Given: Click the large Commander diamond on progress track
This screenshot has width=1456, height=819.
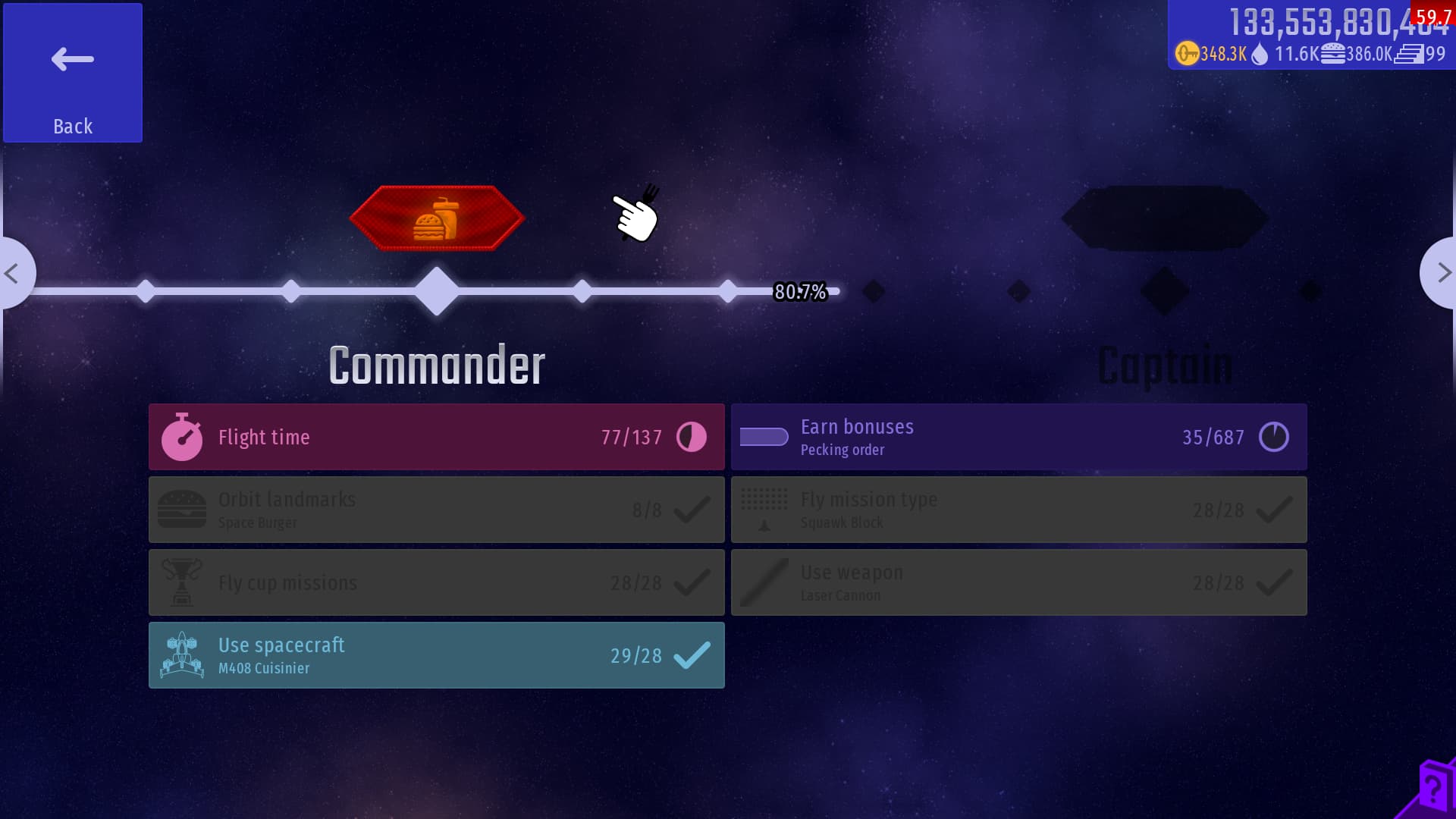Looking at the screenshot, I should [x=437, y=291].
